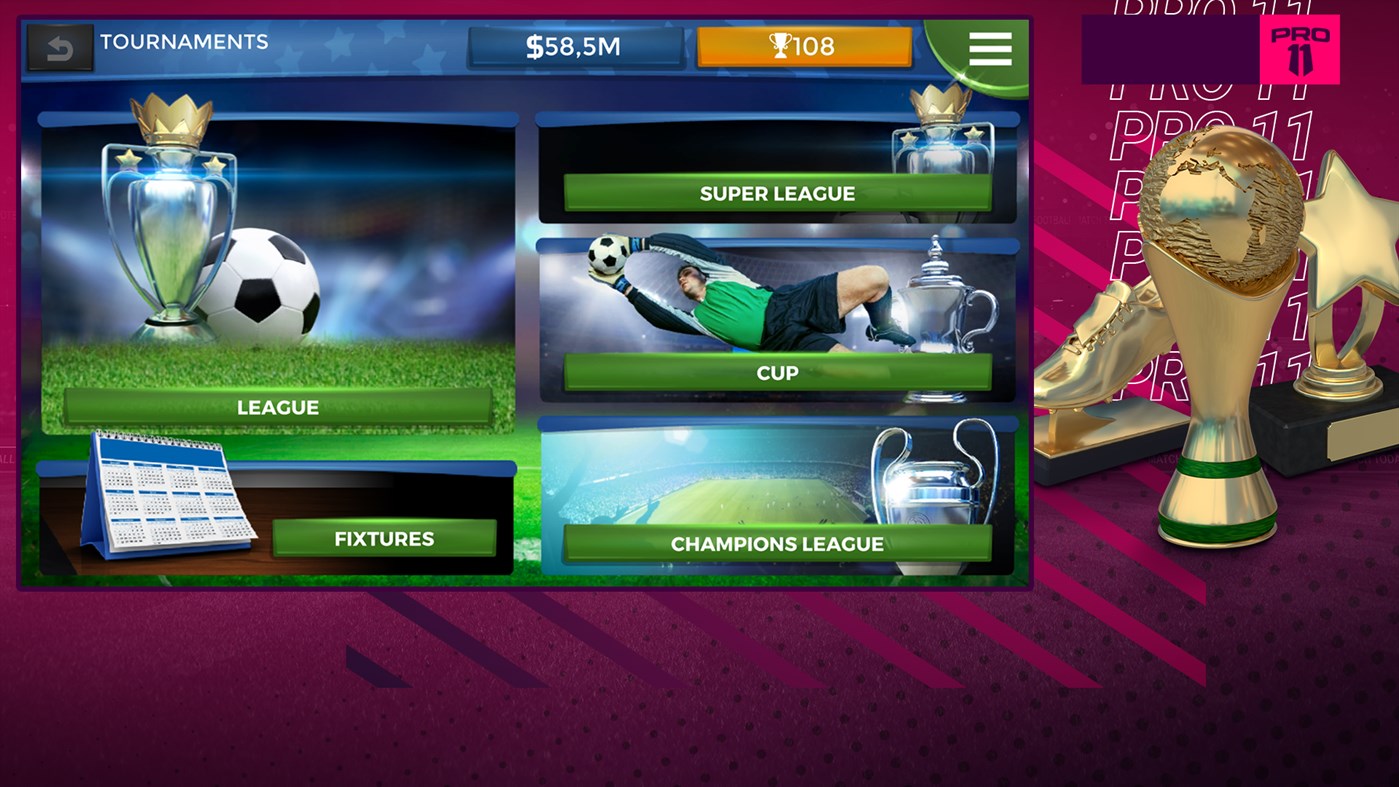The width and height of the screenshot is (1399, 787).
Task: Enter the Super League tournament
Action: (x=776, y=193)
